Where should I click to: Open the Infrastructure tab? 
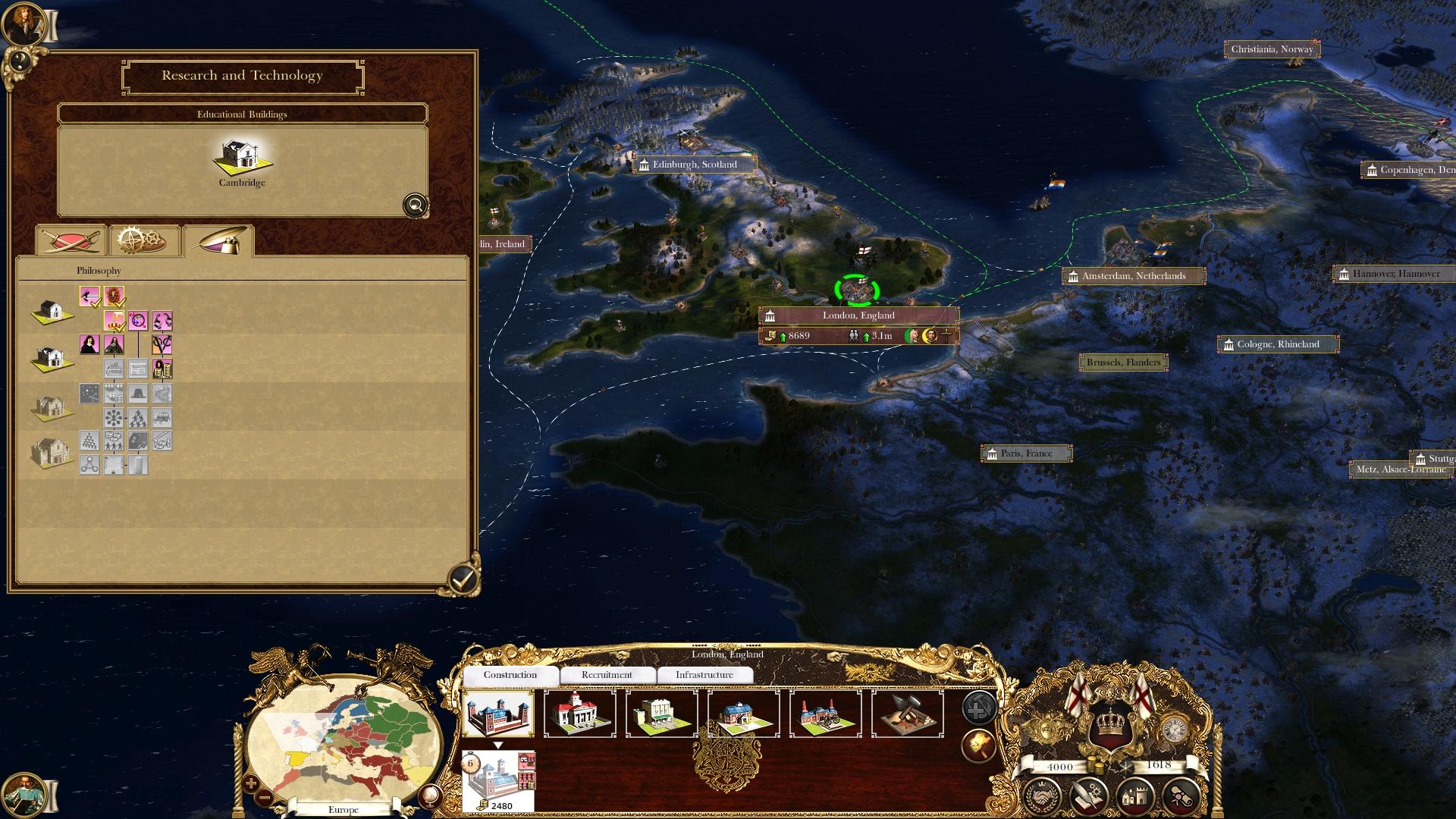pyautogui.click(x=704, y=675)
